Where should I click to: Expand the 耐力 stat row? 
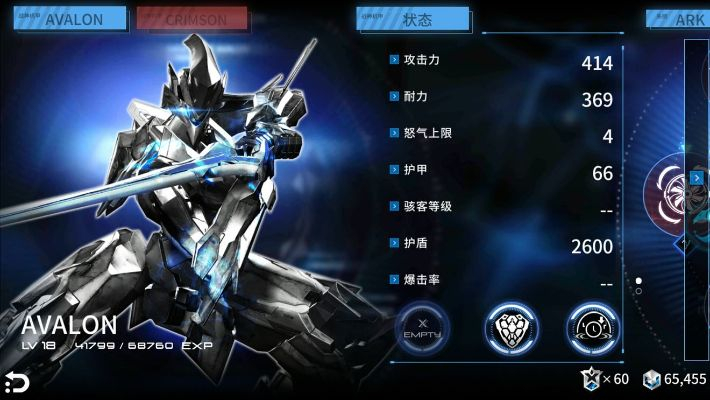[x=395, y=97]
